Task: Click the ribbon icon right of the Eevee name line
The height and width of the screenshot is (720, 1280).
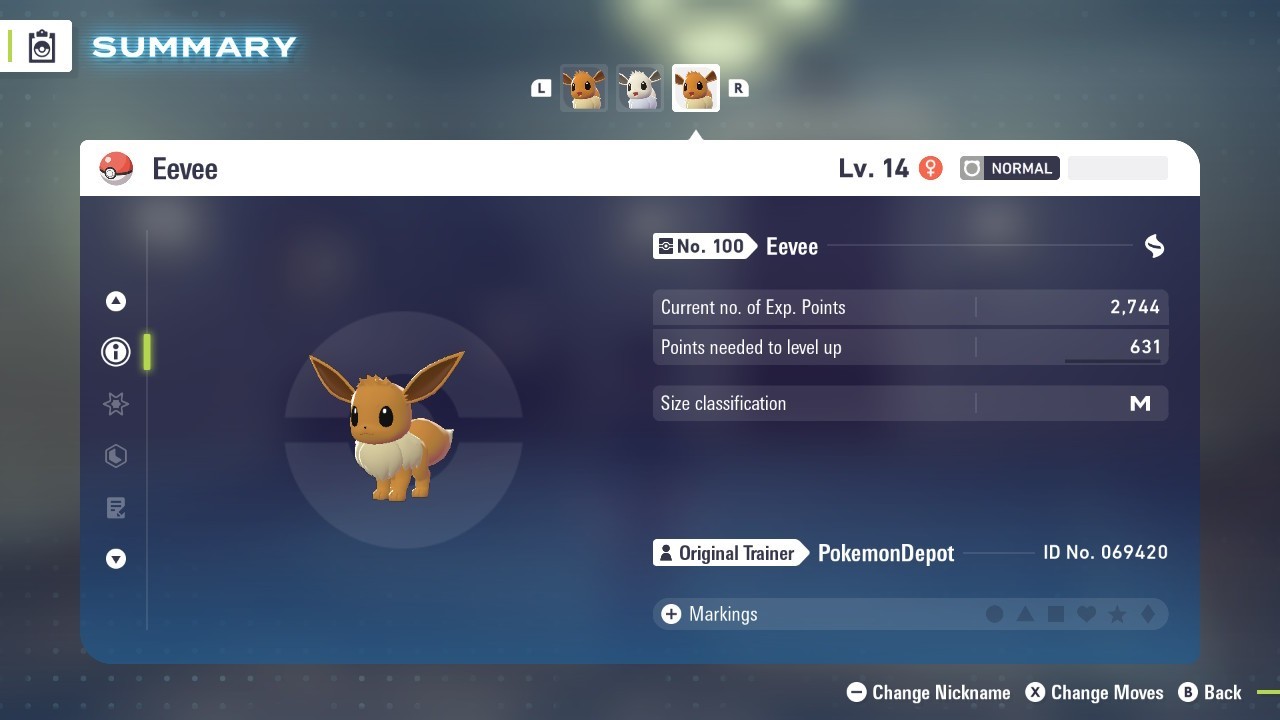Action: (x=1154, y=246)
